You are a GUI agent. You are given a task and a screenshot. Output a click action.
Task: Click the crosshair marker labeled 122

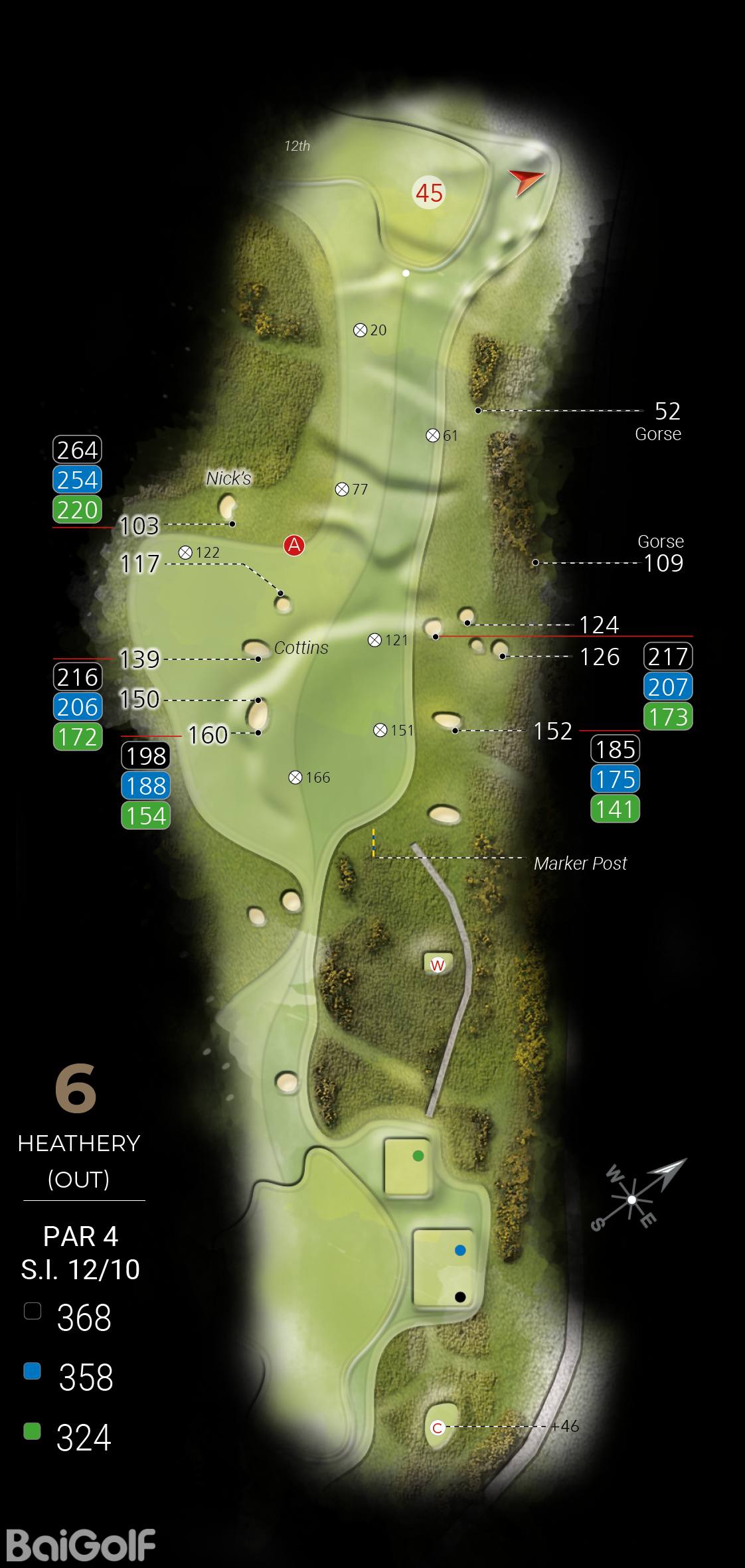[185, 552]
